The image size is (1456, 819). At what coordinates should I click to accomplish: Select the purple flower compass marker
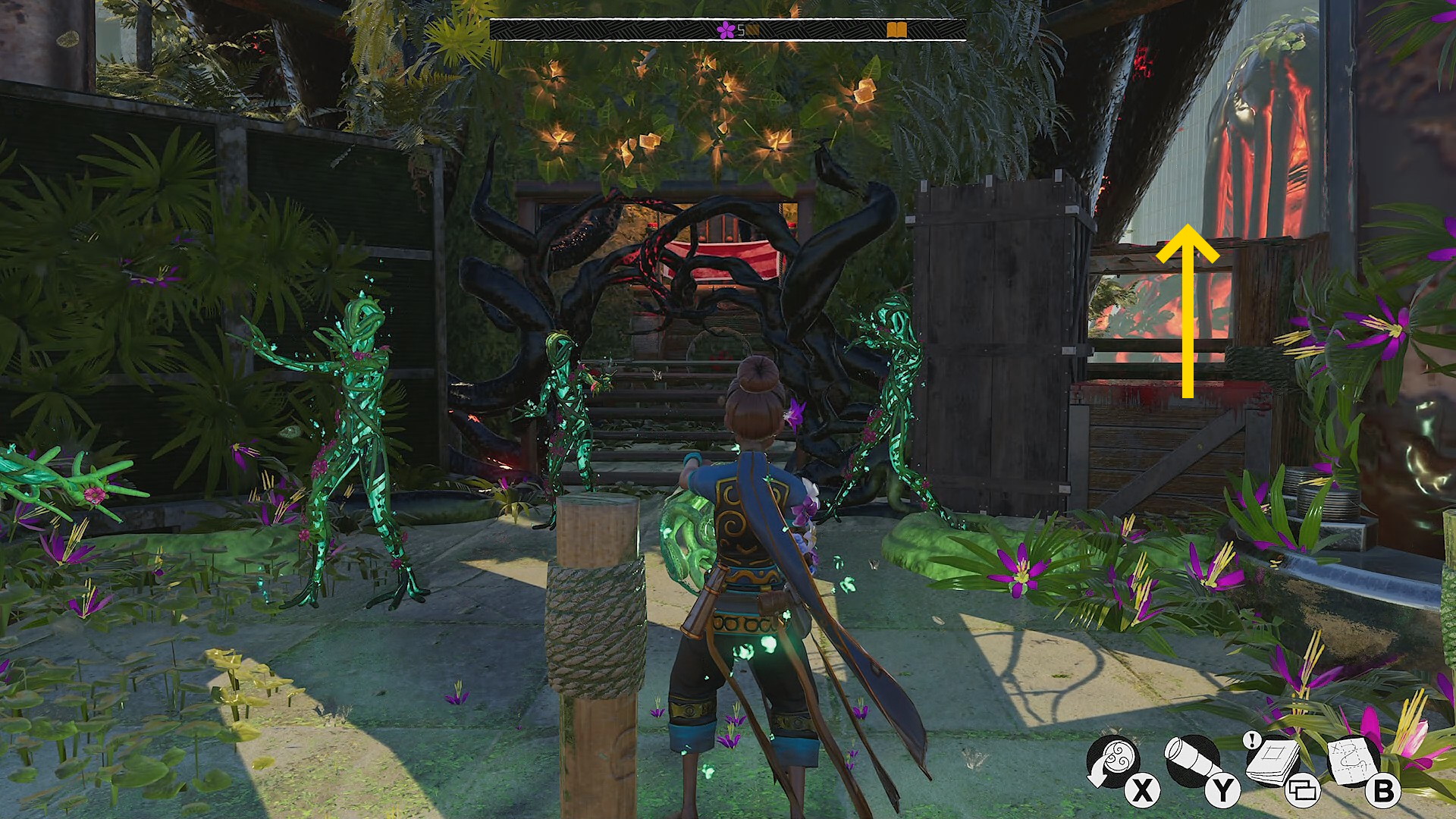(726, 30)
